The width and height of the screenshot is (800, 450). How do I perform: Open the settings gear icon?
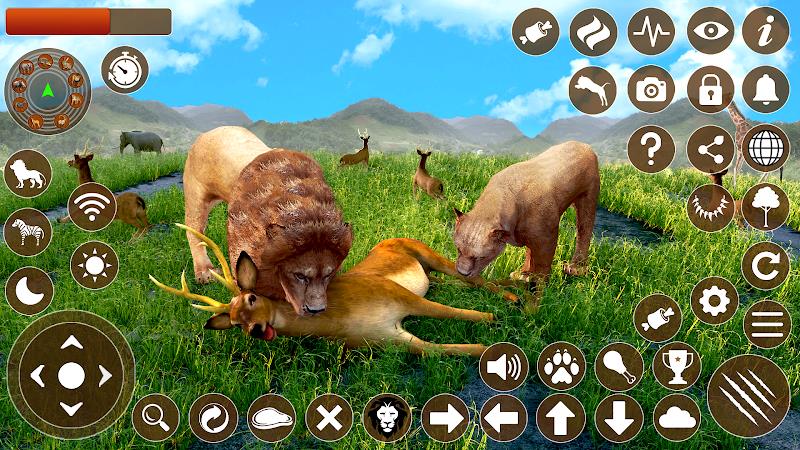[714, 300]
